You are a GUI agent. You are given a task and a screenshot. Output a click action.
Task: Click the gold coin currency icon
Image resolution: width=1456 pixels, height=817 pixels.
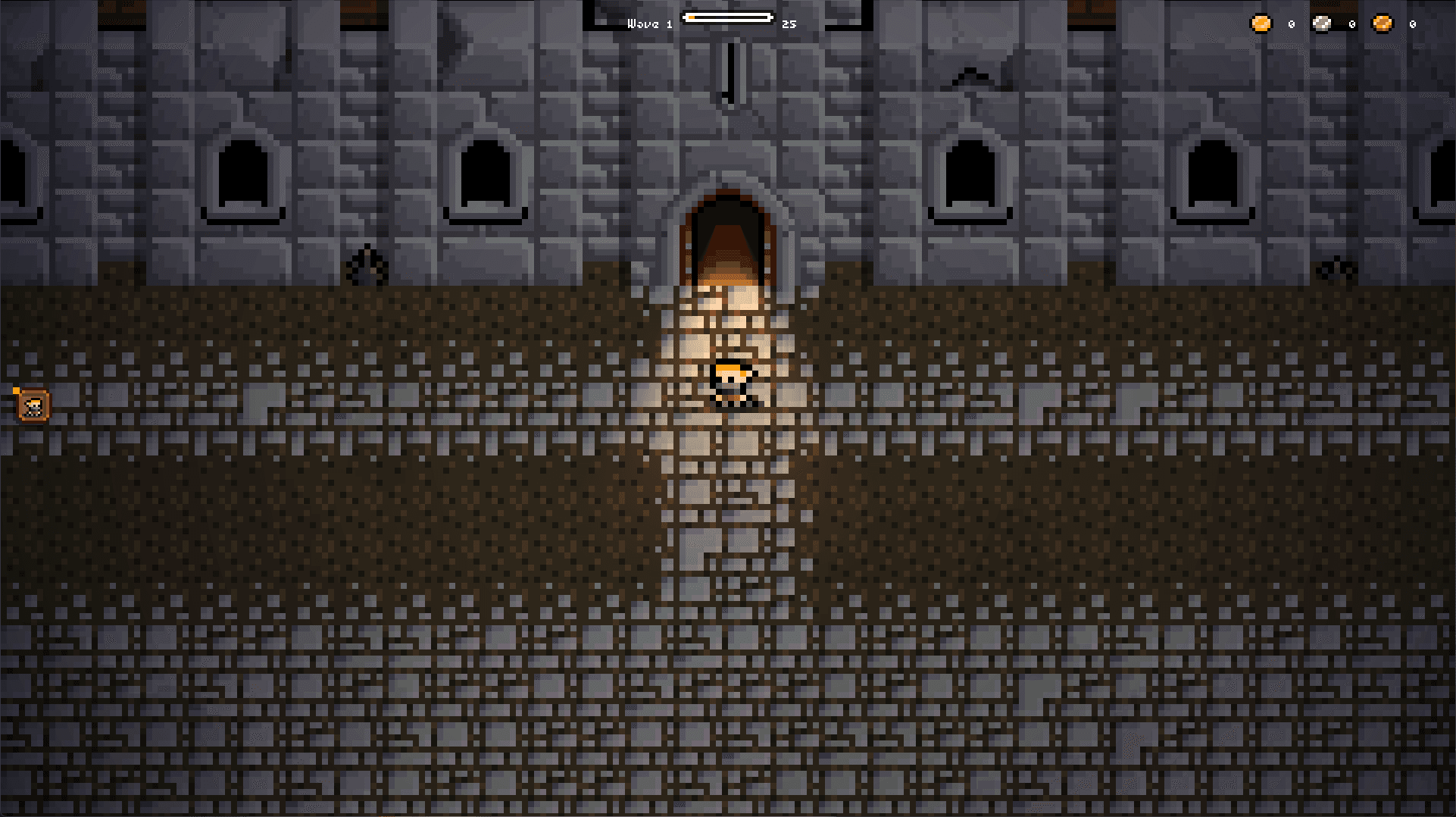click(1261, 23)
